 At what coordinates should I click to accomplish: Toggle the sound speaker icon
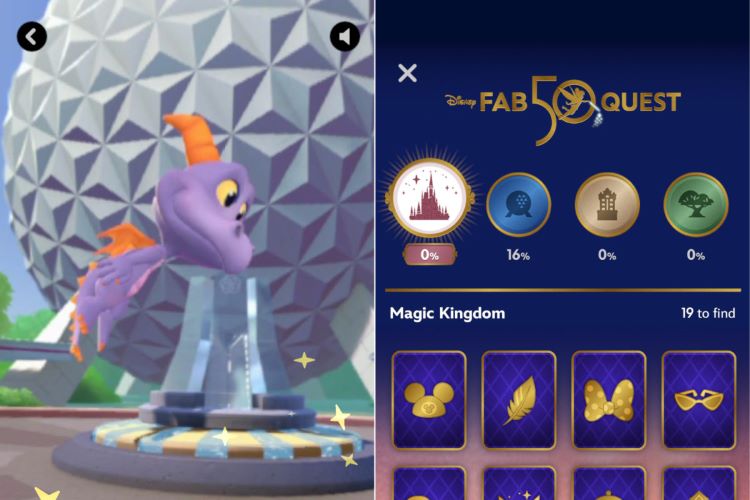[345, 37]
